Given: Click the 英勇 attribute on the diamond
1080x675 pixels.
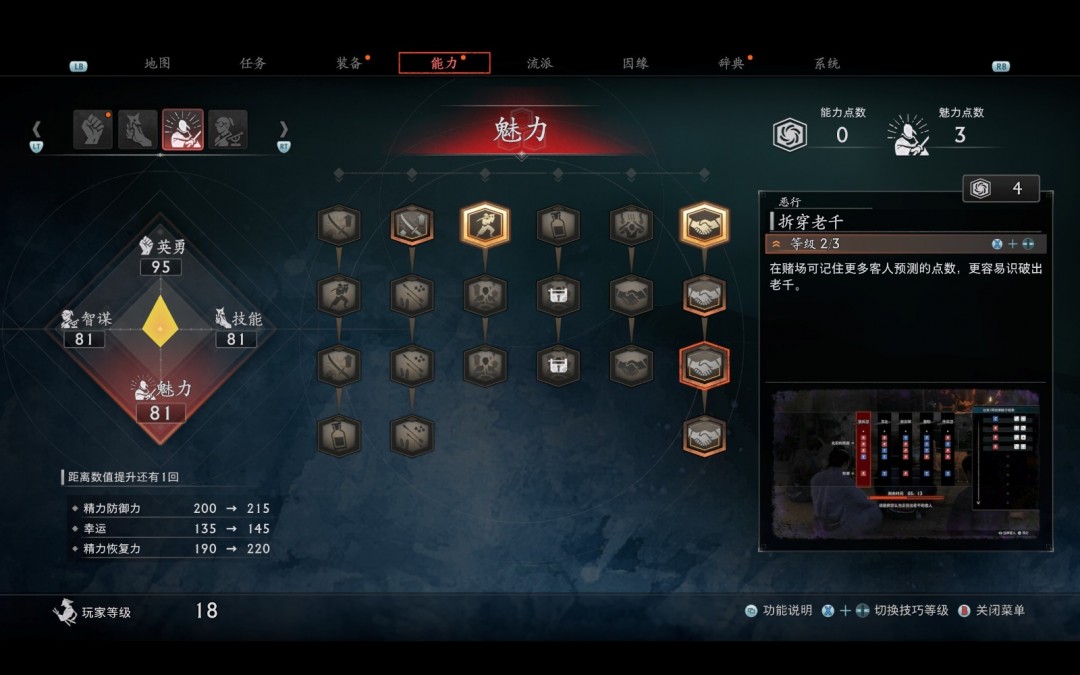Looking at the screenshot, I should coord(161,257).
